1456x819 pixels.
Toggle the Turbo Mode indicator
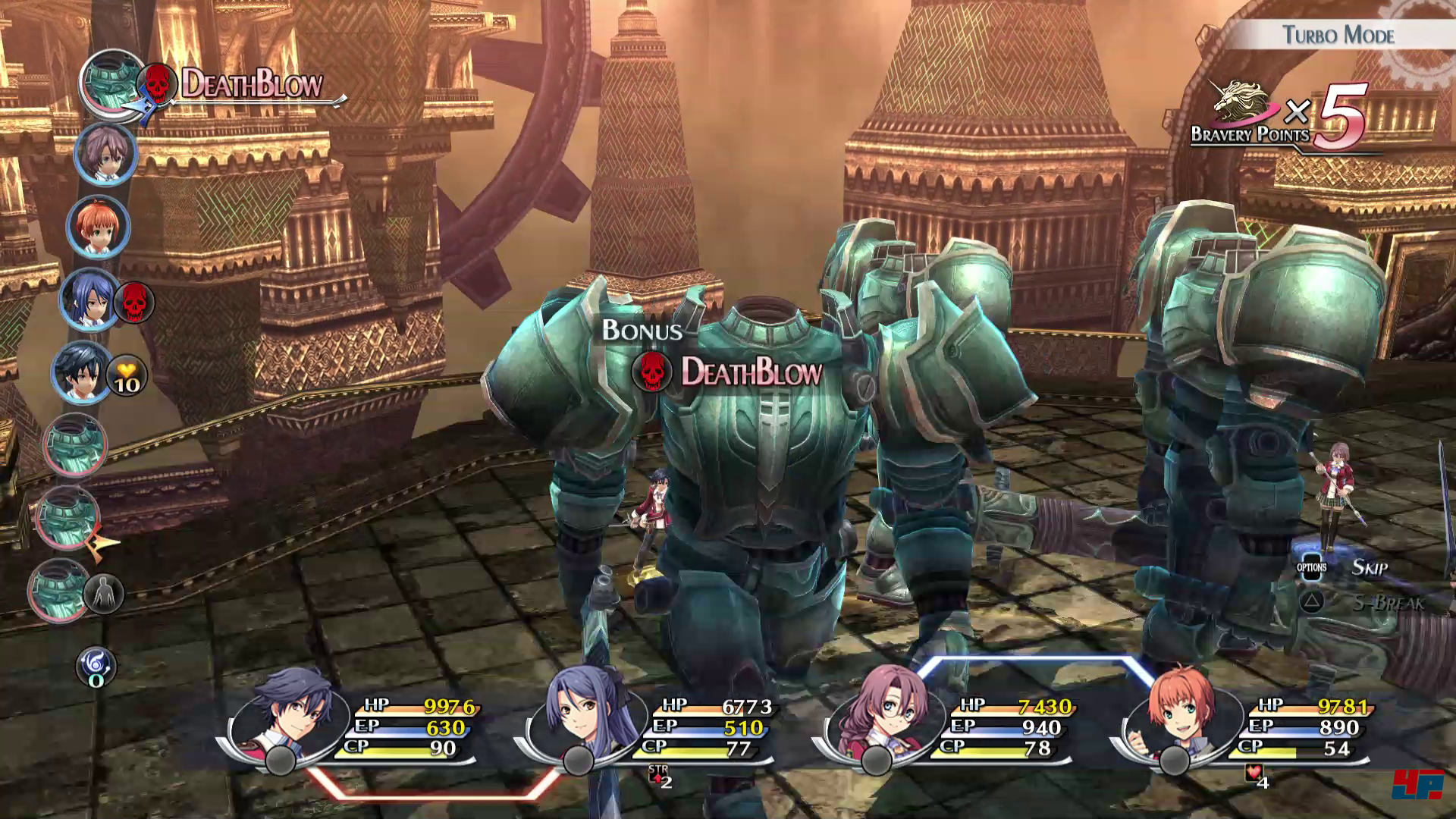[x=1338, y=35]
